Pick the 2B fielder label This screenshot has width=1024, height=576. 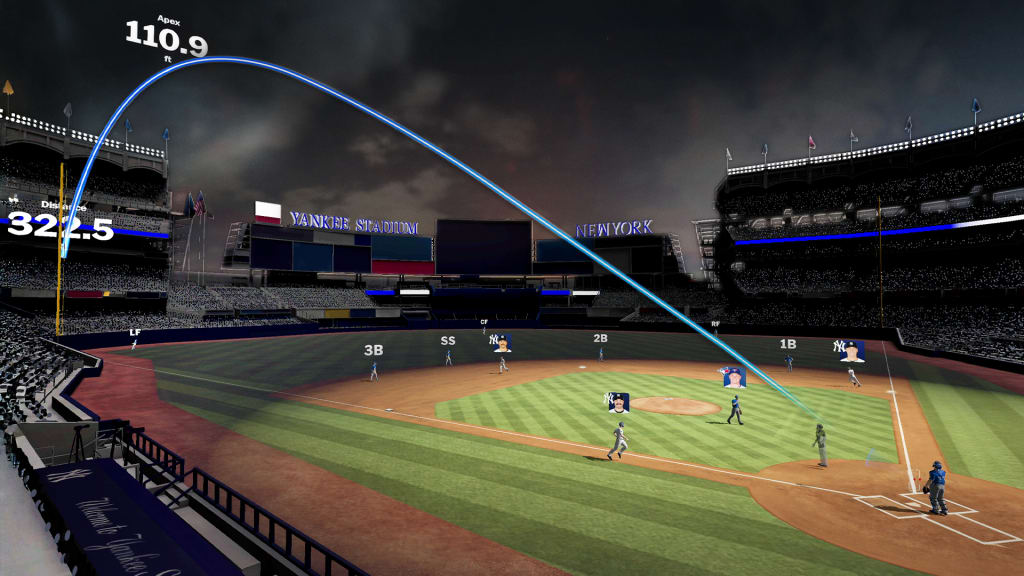click(600, 339)
